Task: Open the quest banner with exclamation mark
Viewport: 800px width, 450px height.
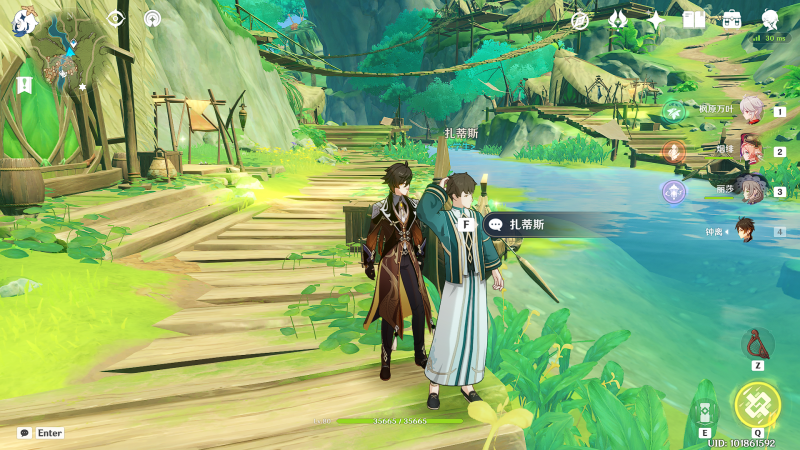Action: click(24, 85)
